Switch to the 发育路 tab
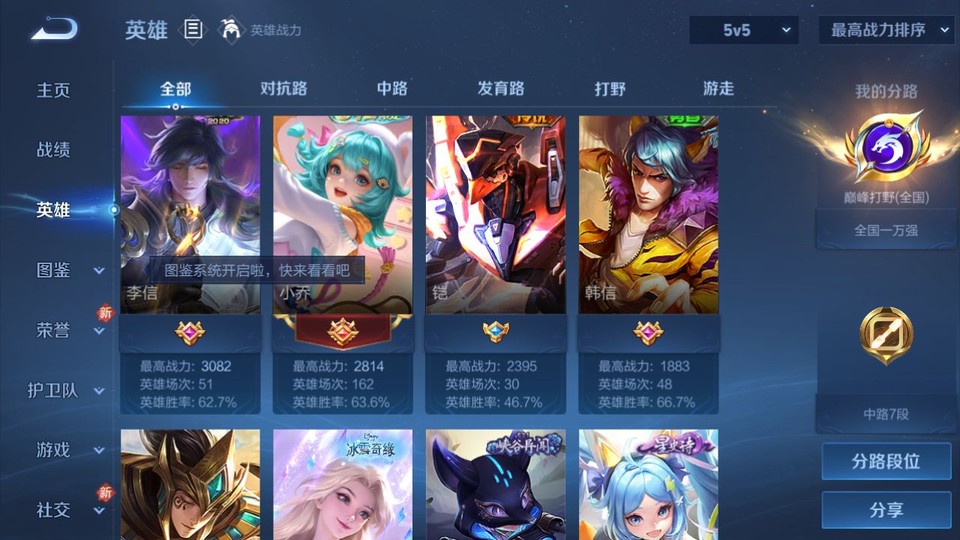 501,89
